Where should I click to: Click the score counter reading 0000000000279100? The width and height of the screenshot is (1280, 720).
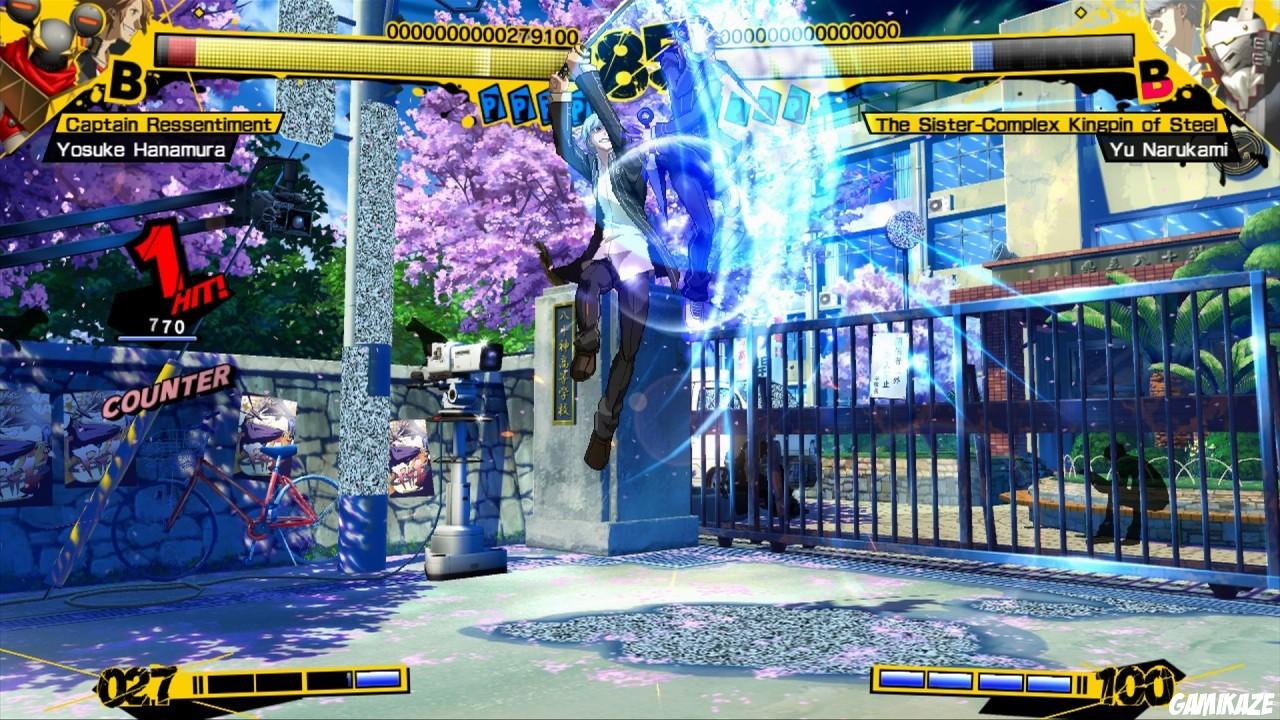pyautogui.click(x=482, y=32)
